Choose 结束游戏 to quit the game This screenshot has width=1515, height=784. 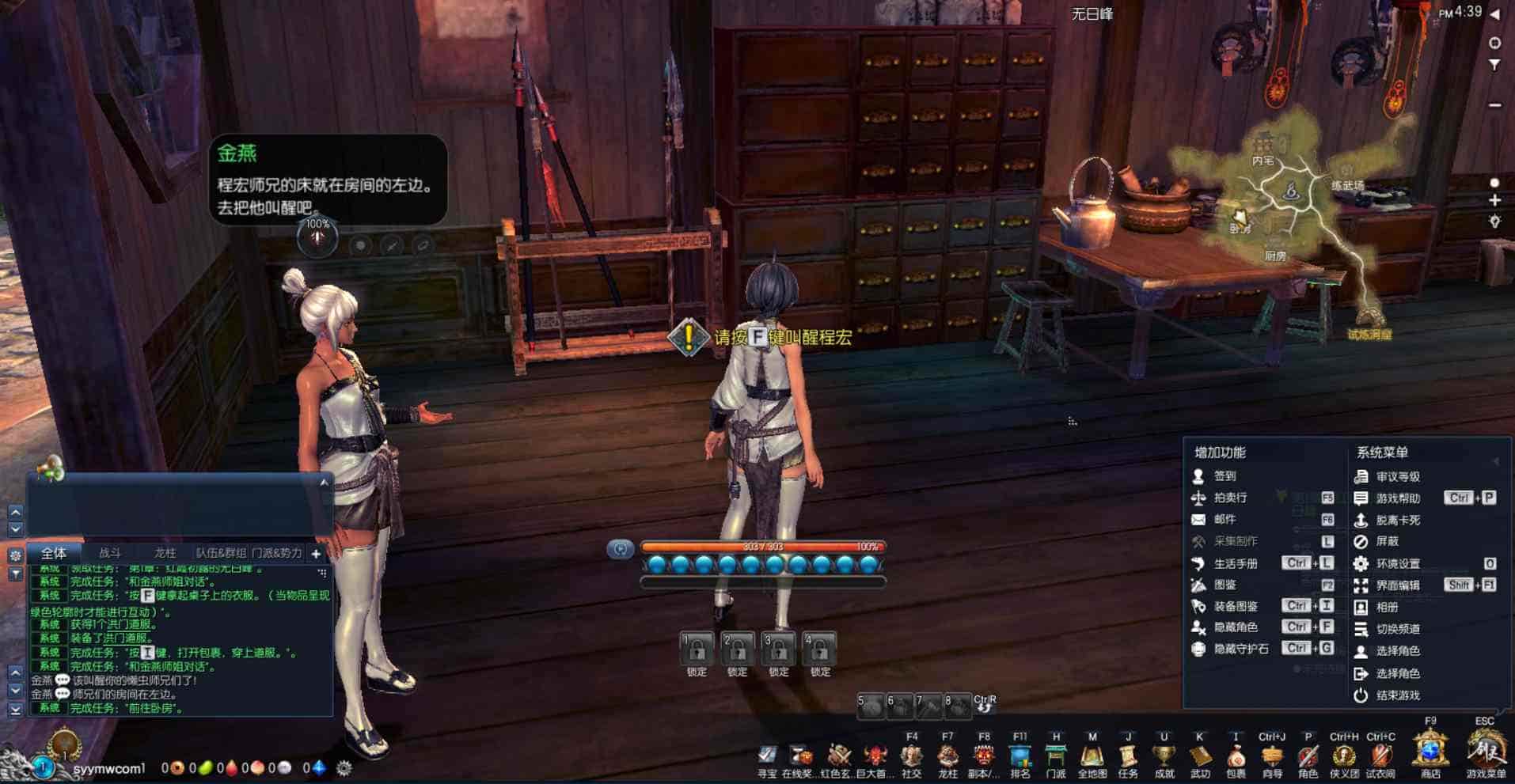tap(1397, 695)
